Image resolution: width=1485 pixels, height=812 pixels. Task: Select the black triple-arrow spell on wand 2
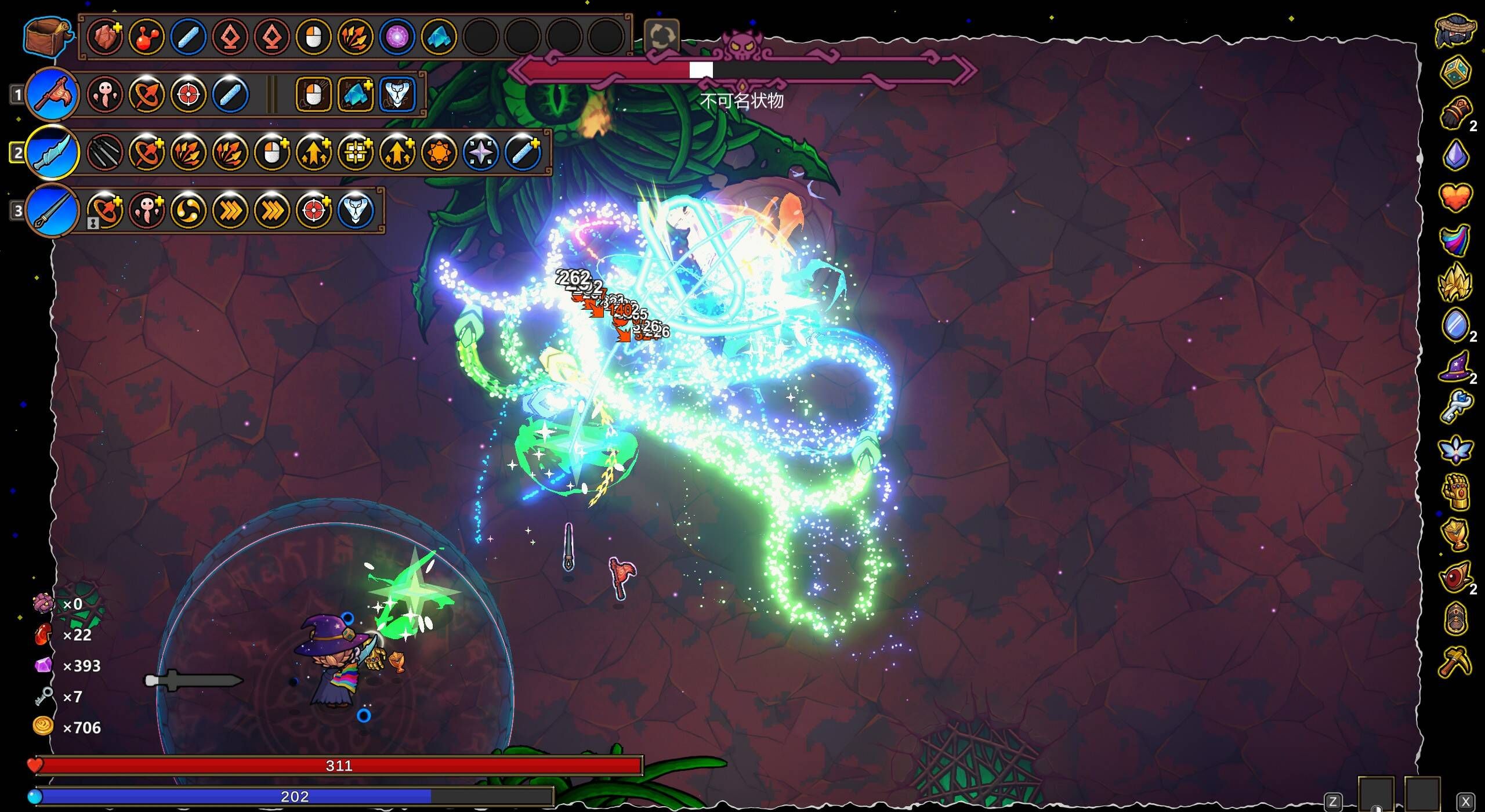105,153
